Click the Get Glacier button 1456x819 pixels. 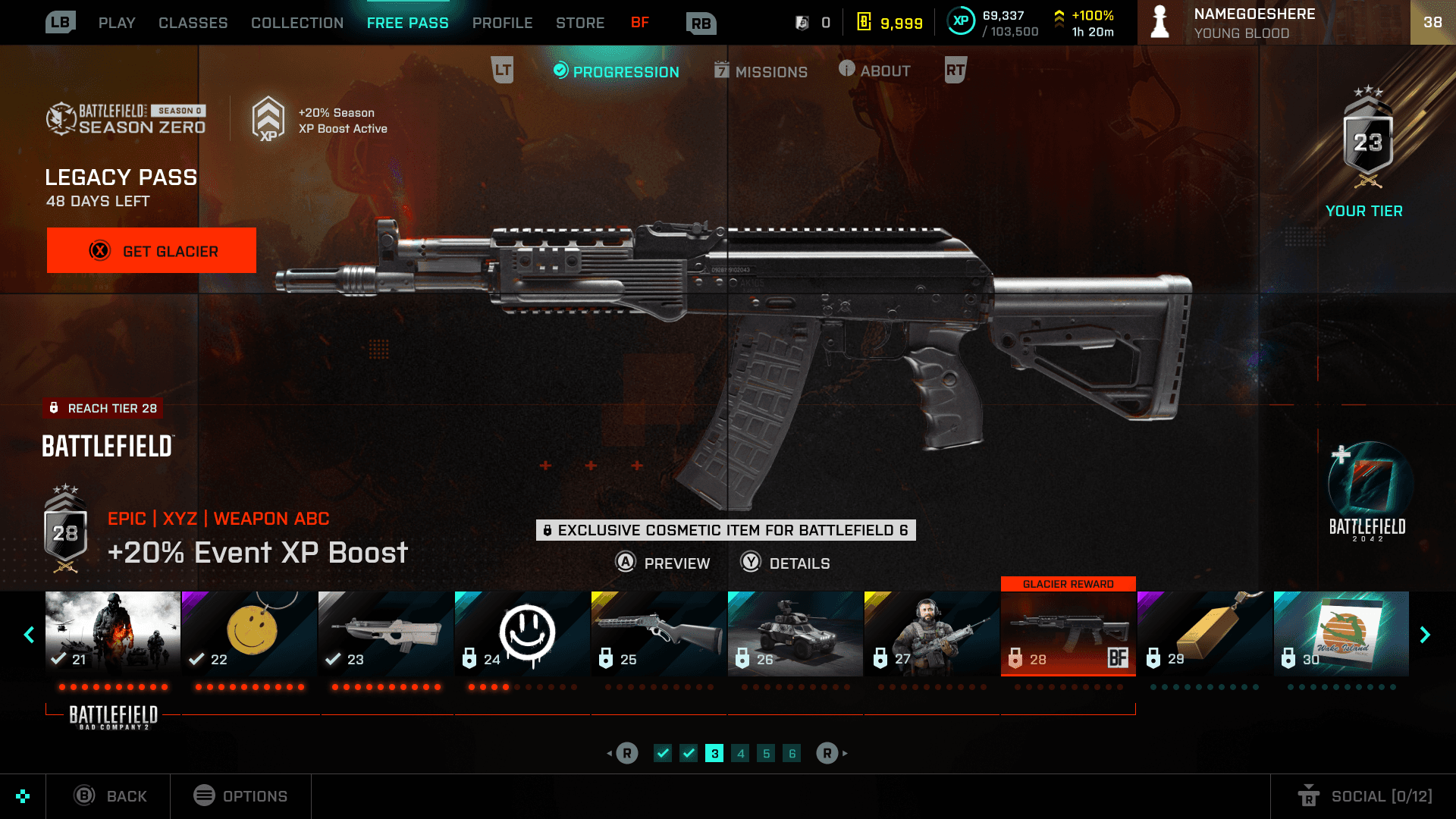152,250
